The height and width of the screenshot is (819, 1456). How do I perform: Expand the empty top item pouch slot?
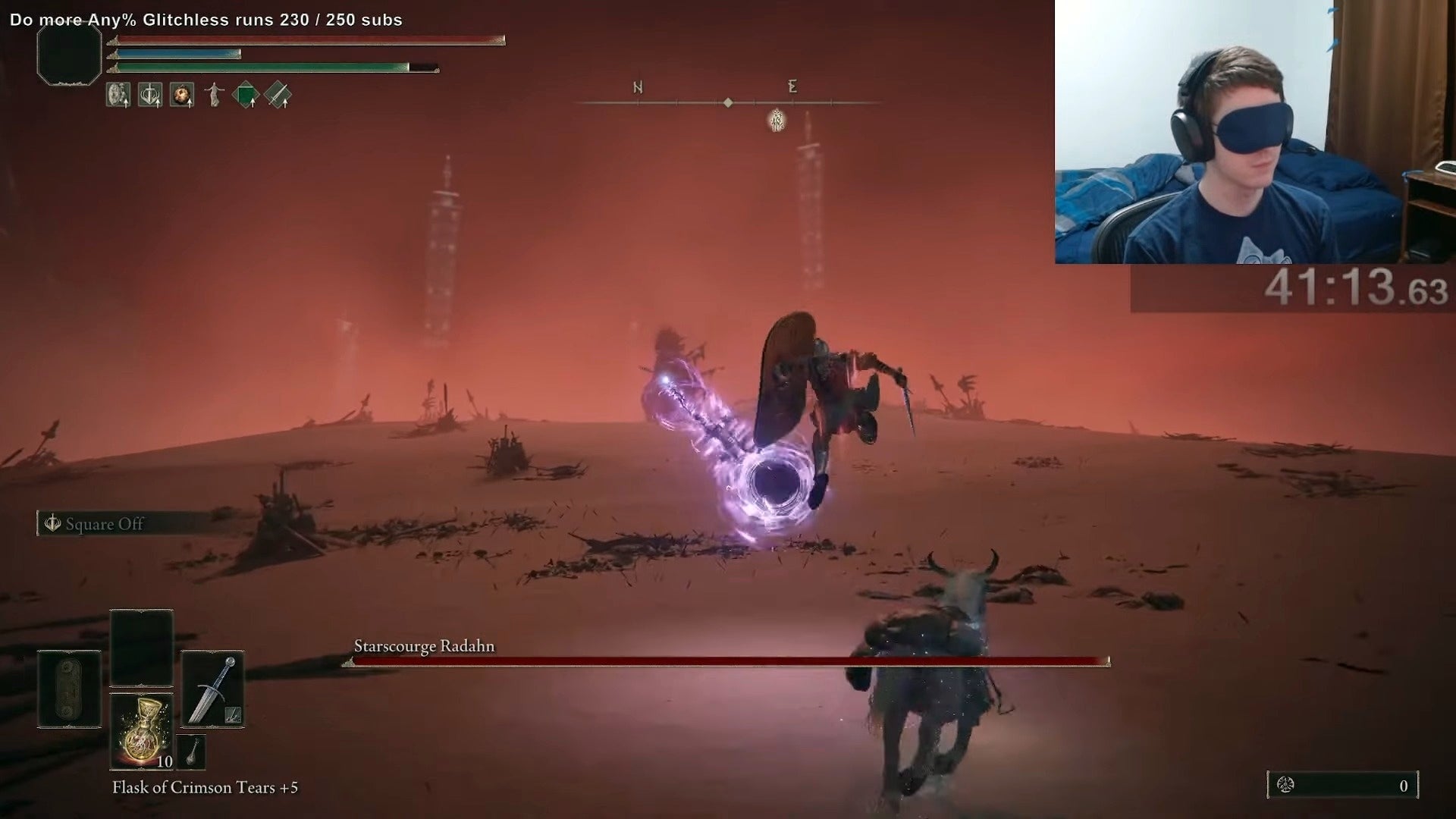point(140,645)
